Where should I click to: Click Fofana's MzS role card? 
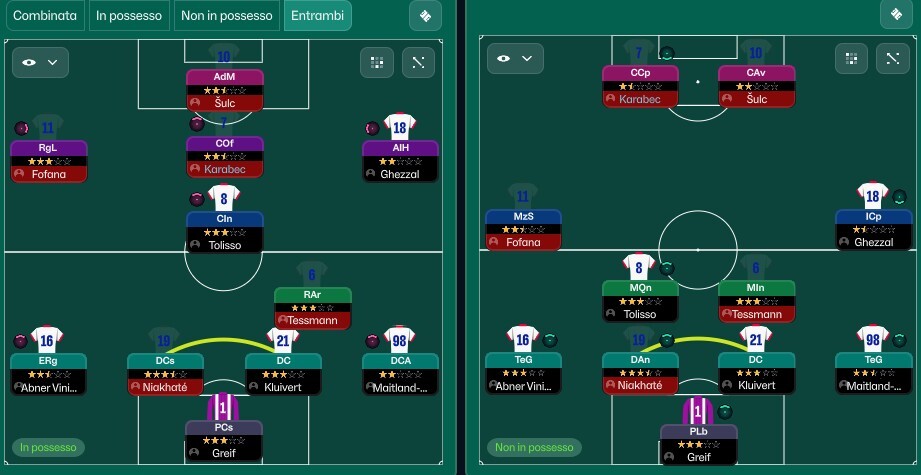pos(523,229)
